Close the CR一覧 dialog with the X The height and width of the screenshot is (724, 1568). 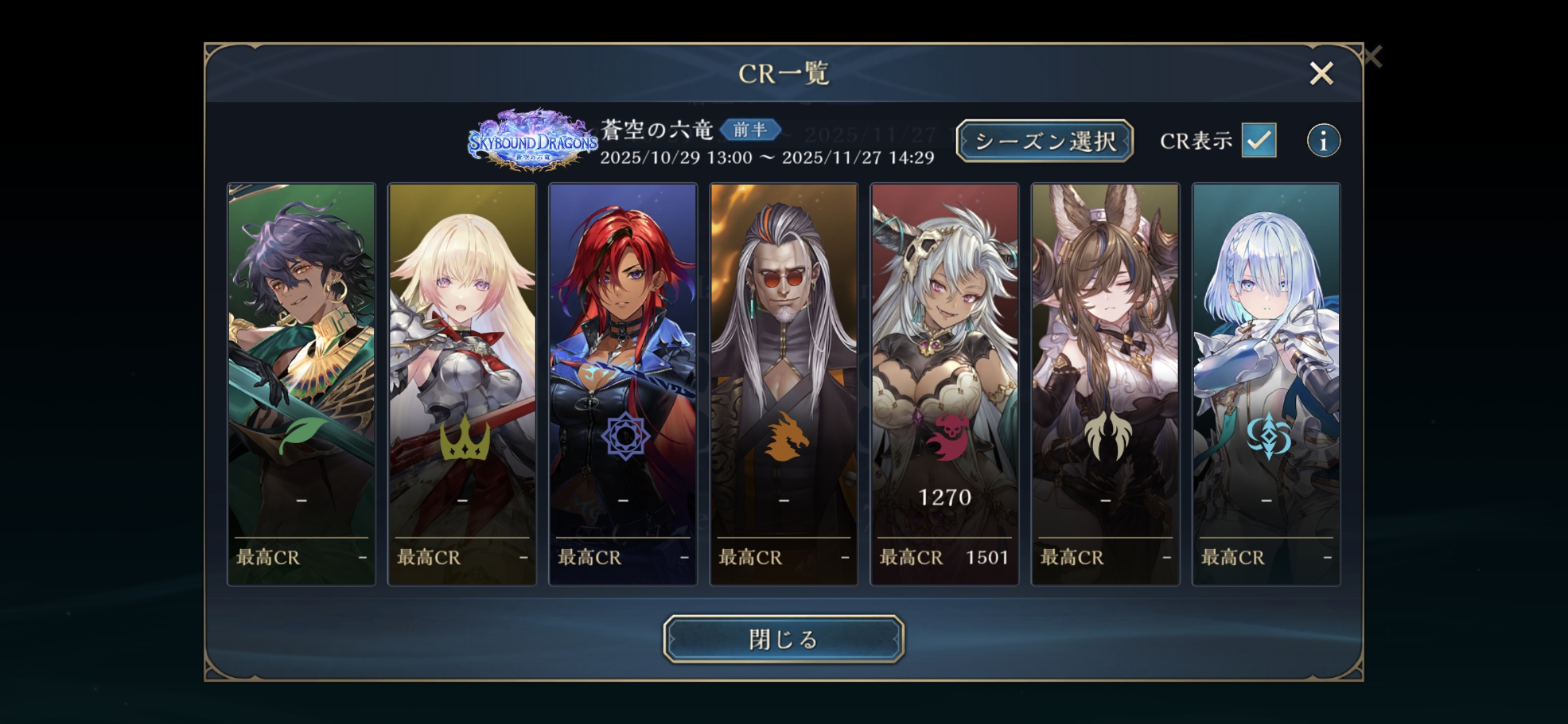point(1321,73)
